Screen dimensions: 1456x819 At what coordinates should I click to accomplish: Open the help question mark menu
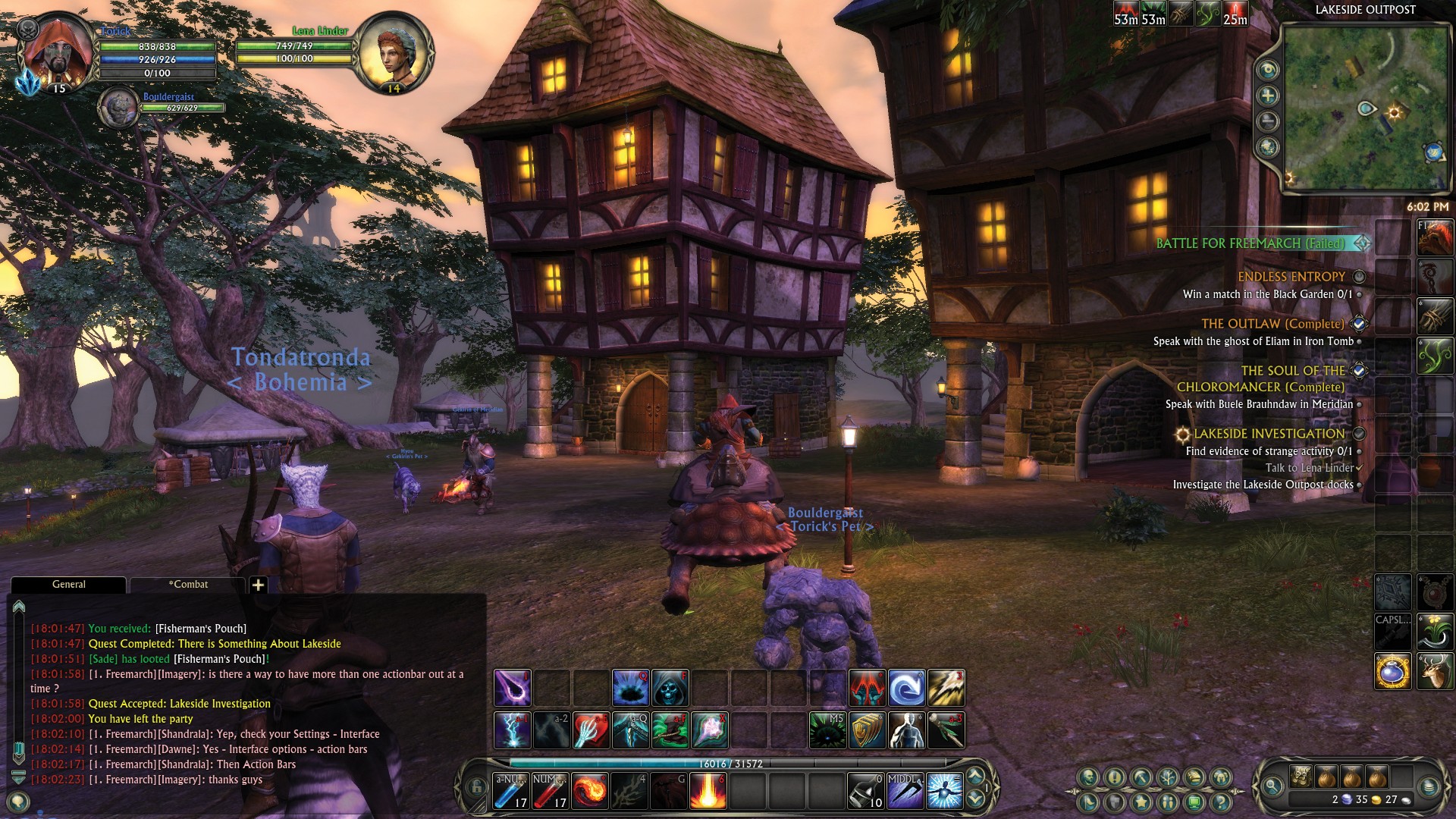1220,801
